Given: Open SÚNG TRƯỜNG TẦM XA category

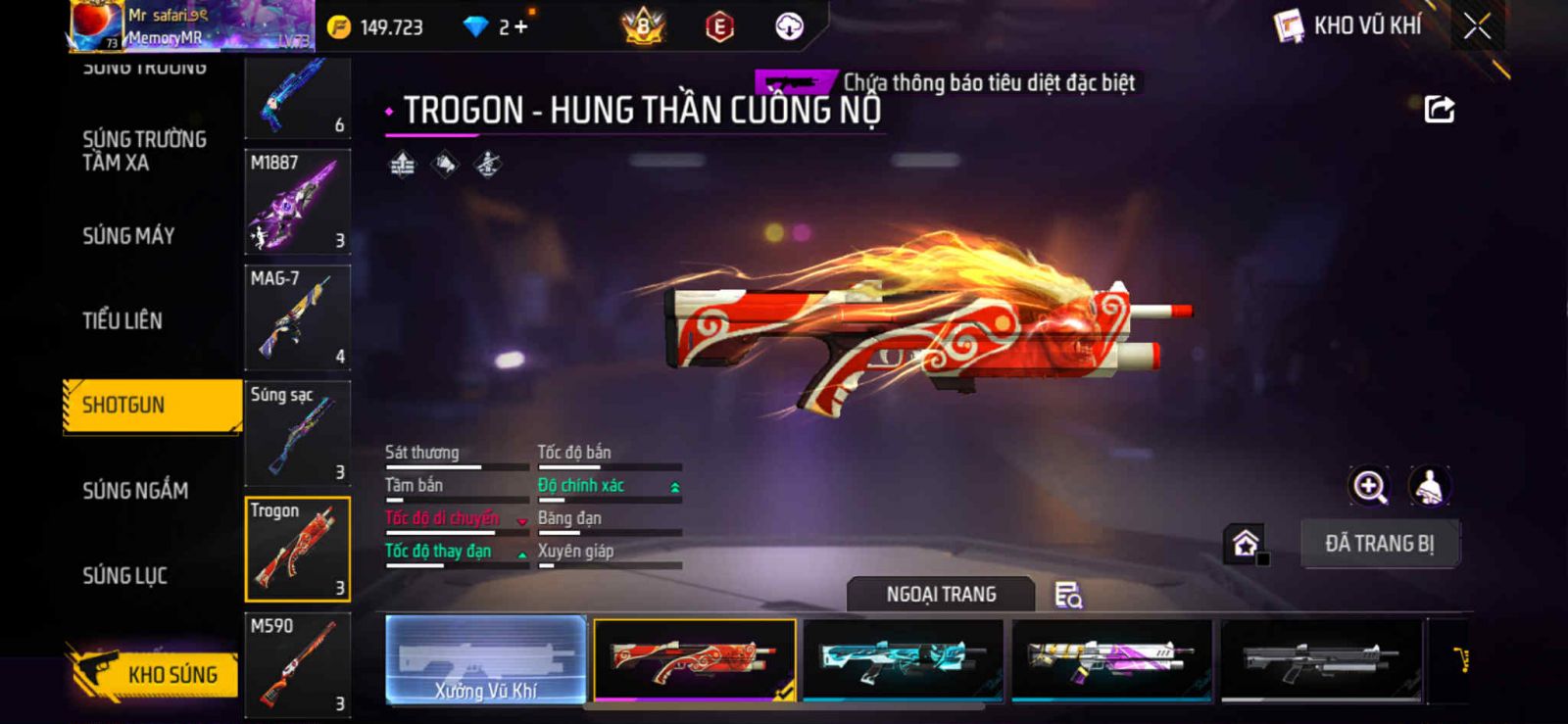Looking at the screenshot, I should tap(144, 151).
